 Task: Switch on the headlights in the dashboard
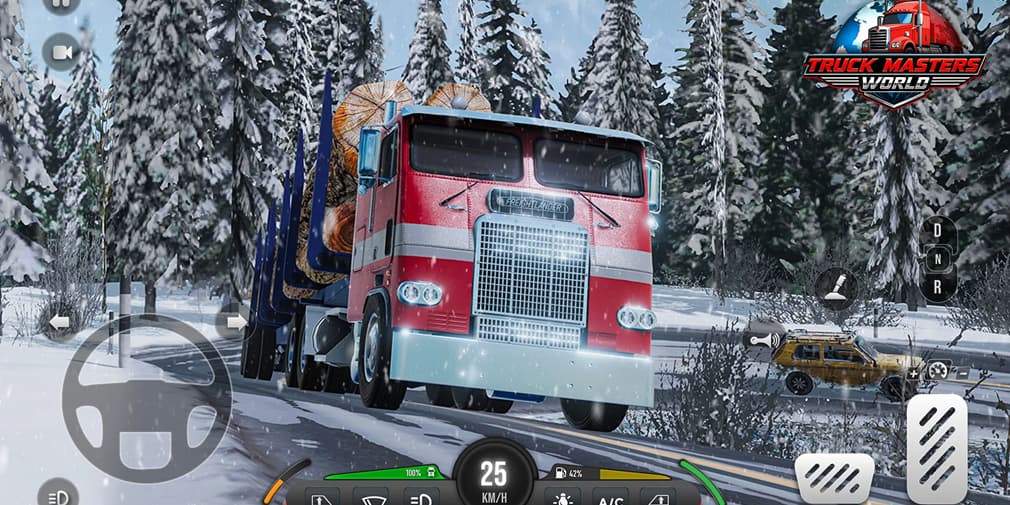[x=420, y=497]
